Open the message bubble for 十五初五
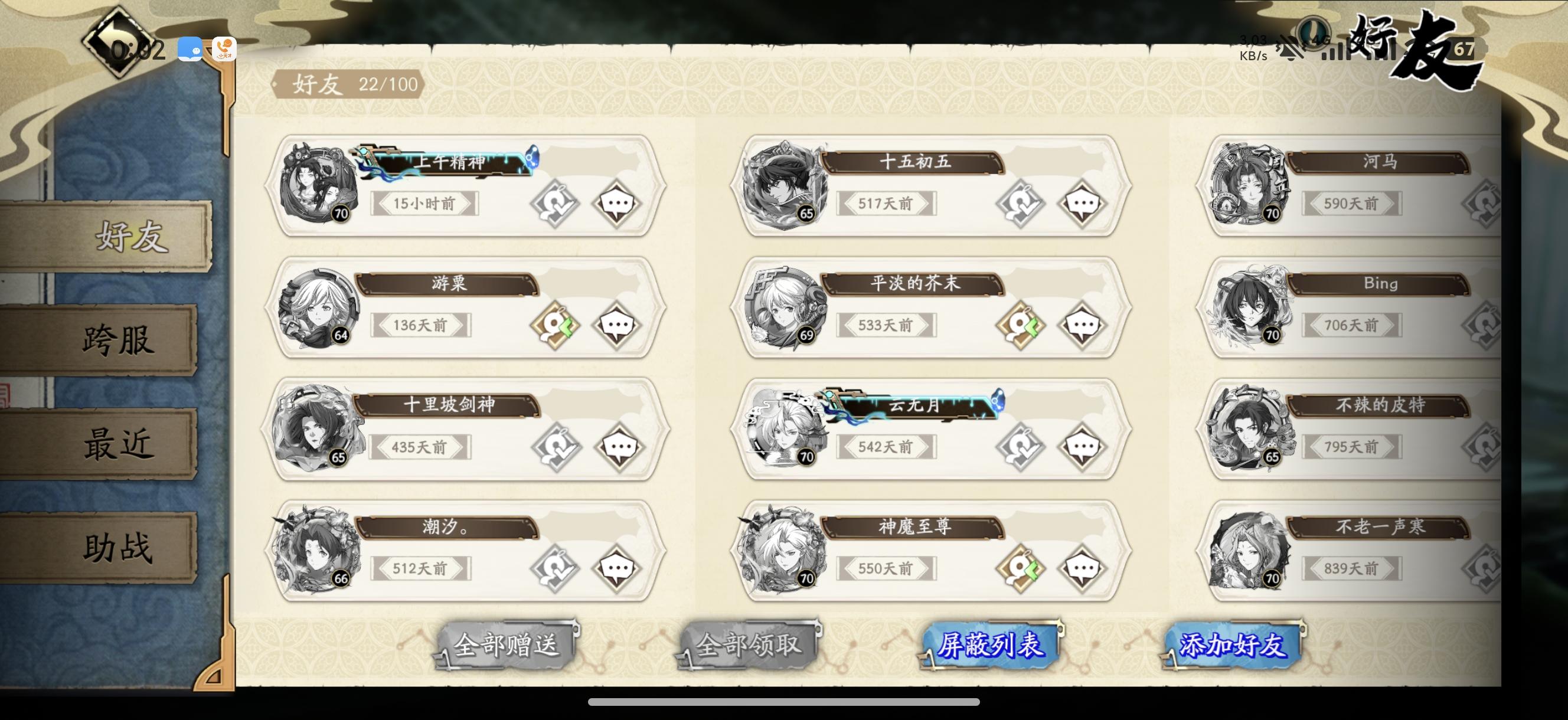 tap(1082, 202)
